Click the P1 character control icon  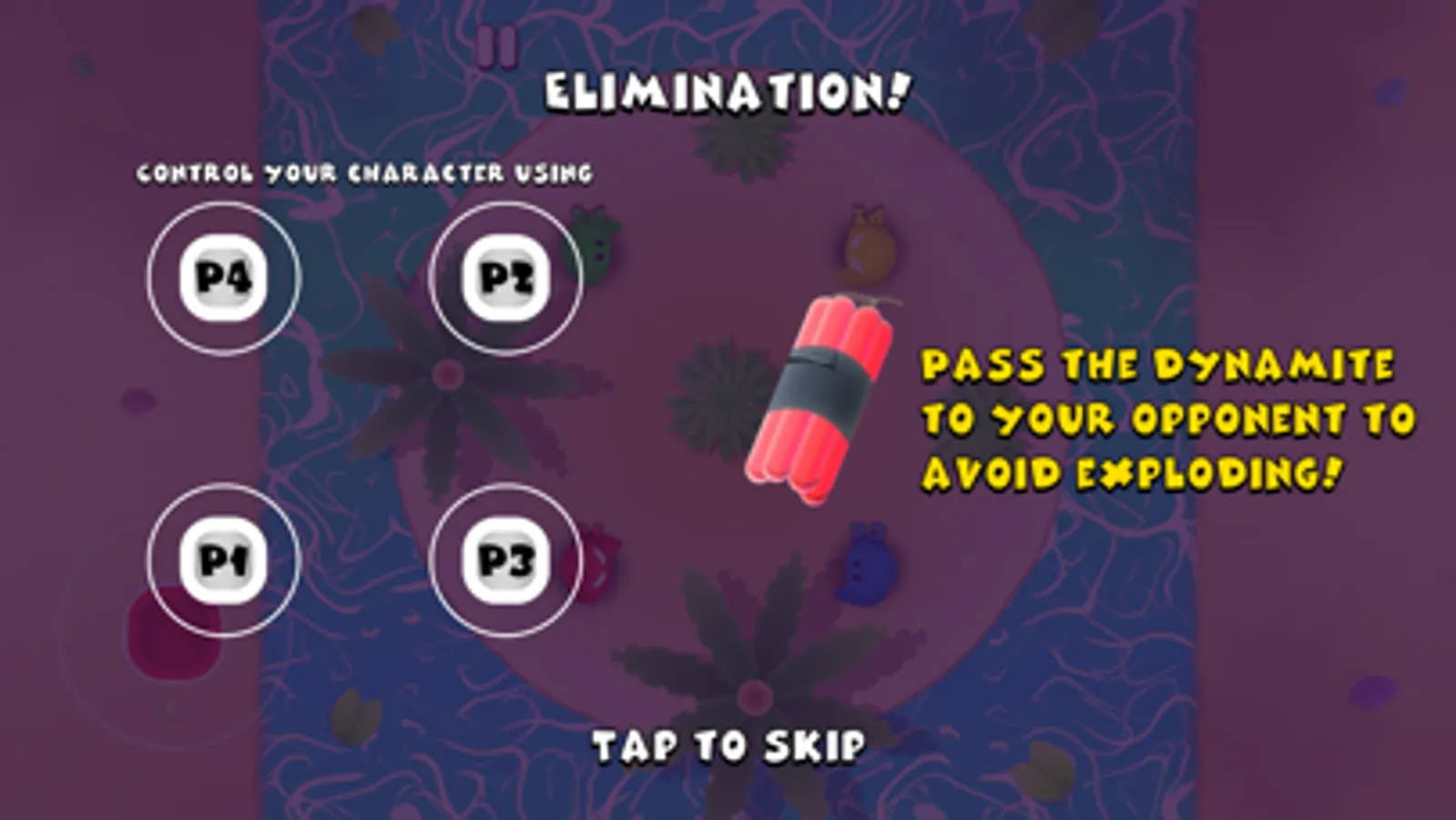pos(221,559)
